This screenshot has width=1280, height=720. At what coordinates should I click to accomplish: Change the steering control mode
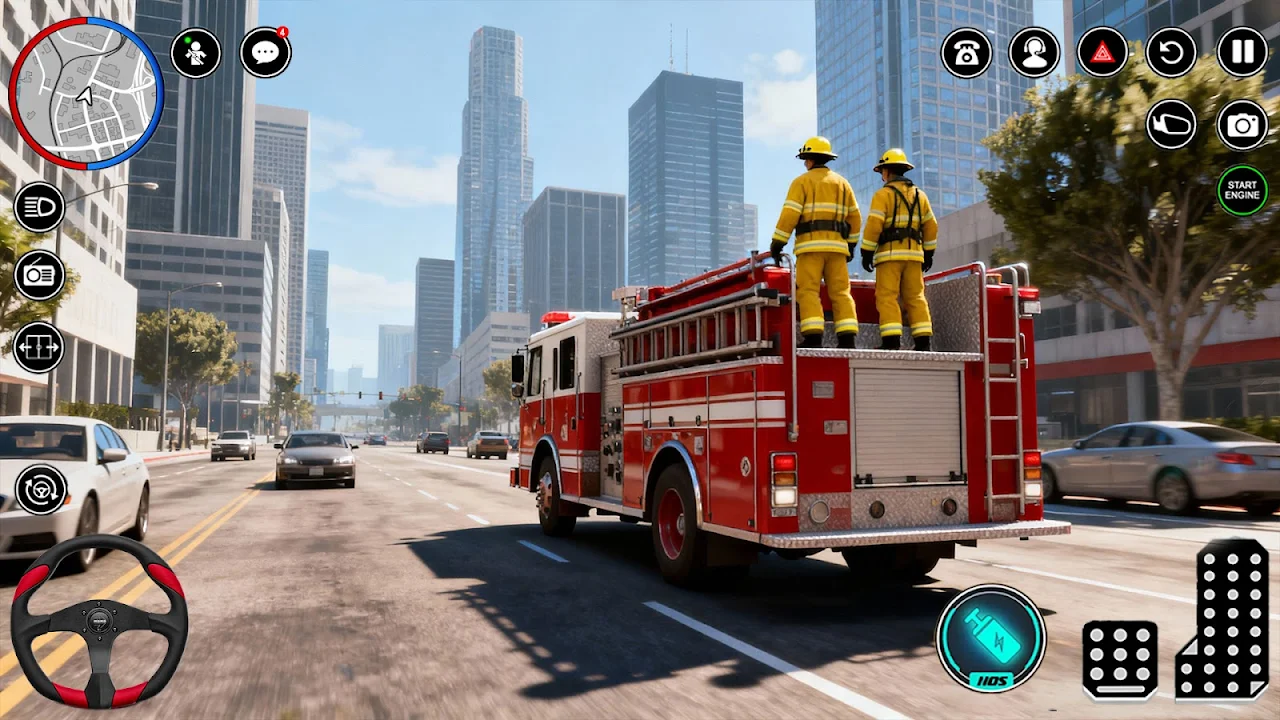pos(41,489)
